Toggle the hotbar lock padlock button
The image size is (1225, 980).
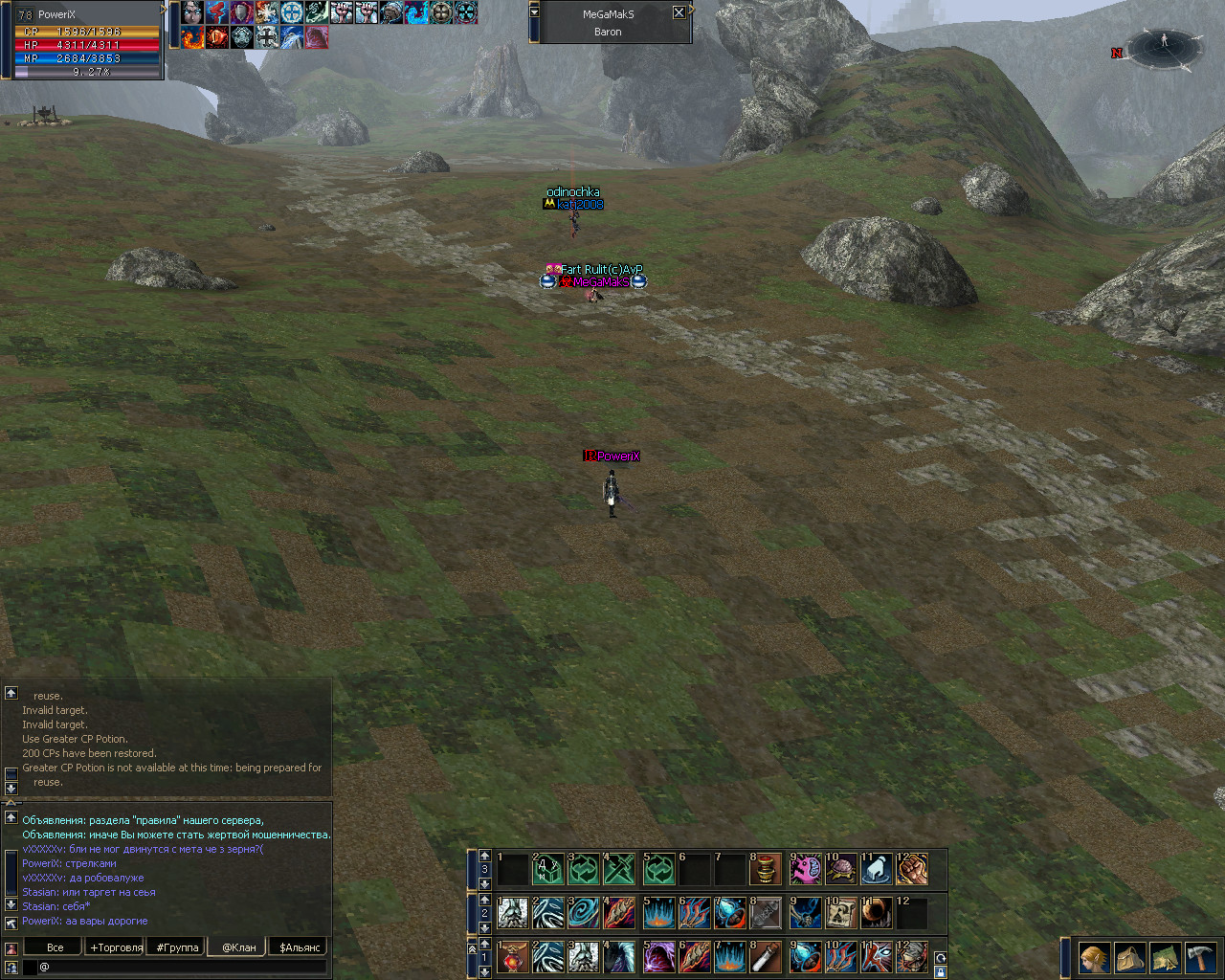pyautogui.click(x=941, y=972)
